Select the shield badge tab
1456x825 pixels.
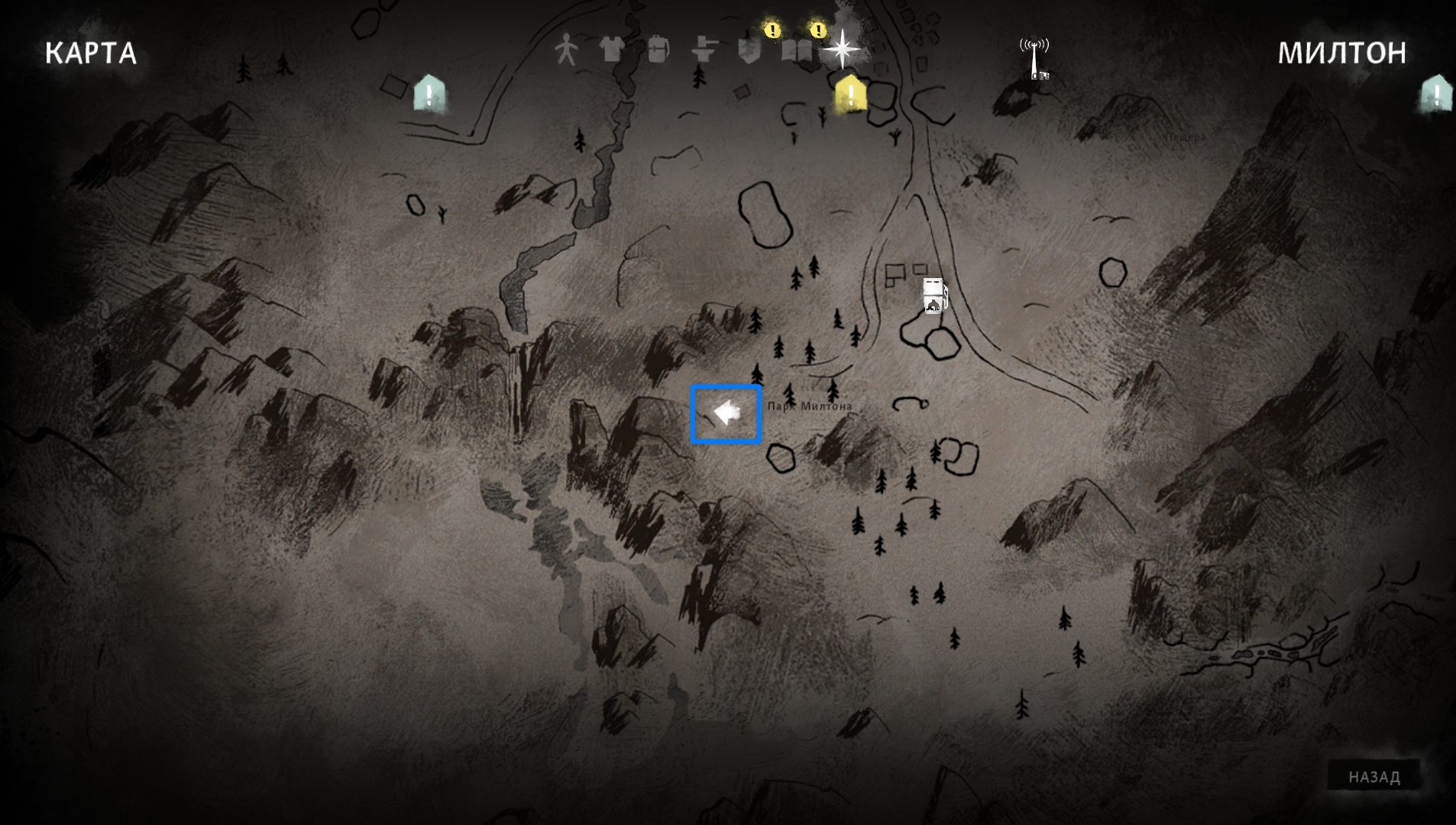[749, 50]
